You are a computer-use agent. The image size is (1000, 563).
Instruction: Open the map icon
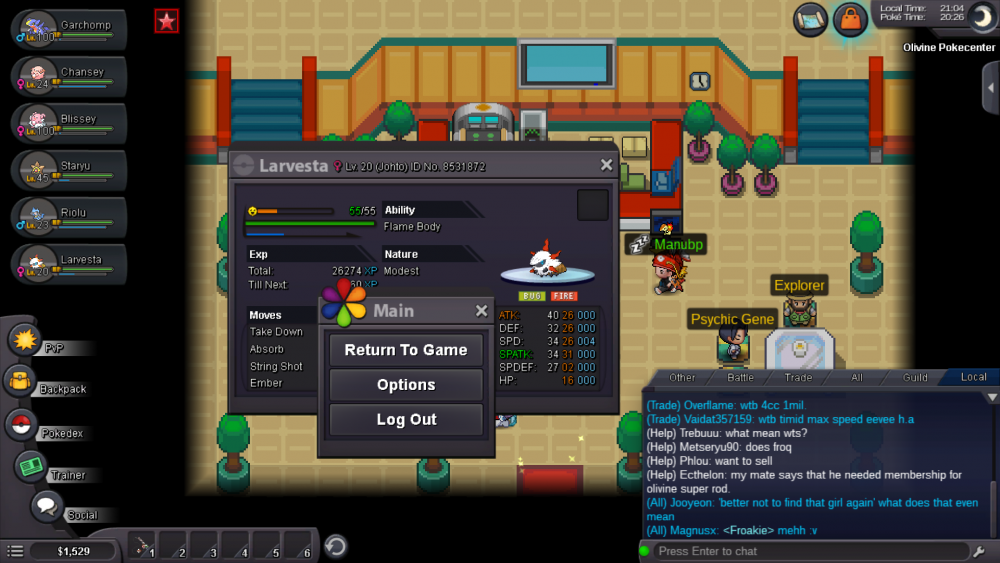pyautogui.click(x=811, y=18)
